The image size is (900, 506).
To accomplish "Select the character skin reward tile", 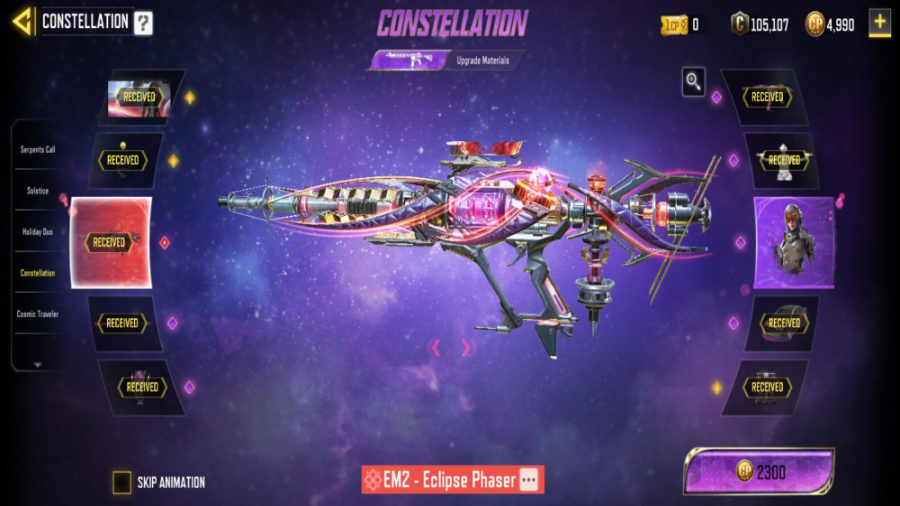I will [x=794, y=242].
